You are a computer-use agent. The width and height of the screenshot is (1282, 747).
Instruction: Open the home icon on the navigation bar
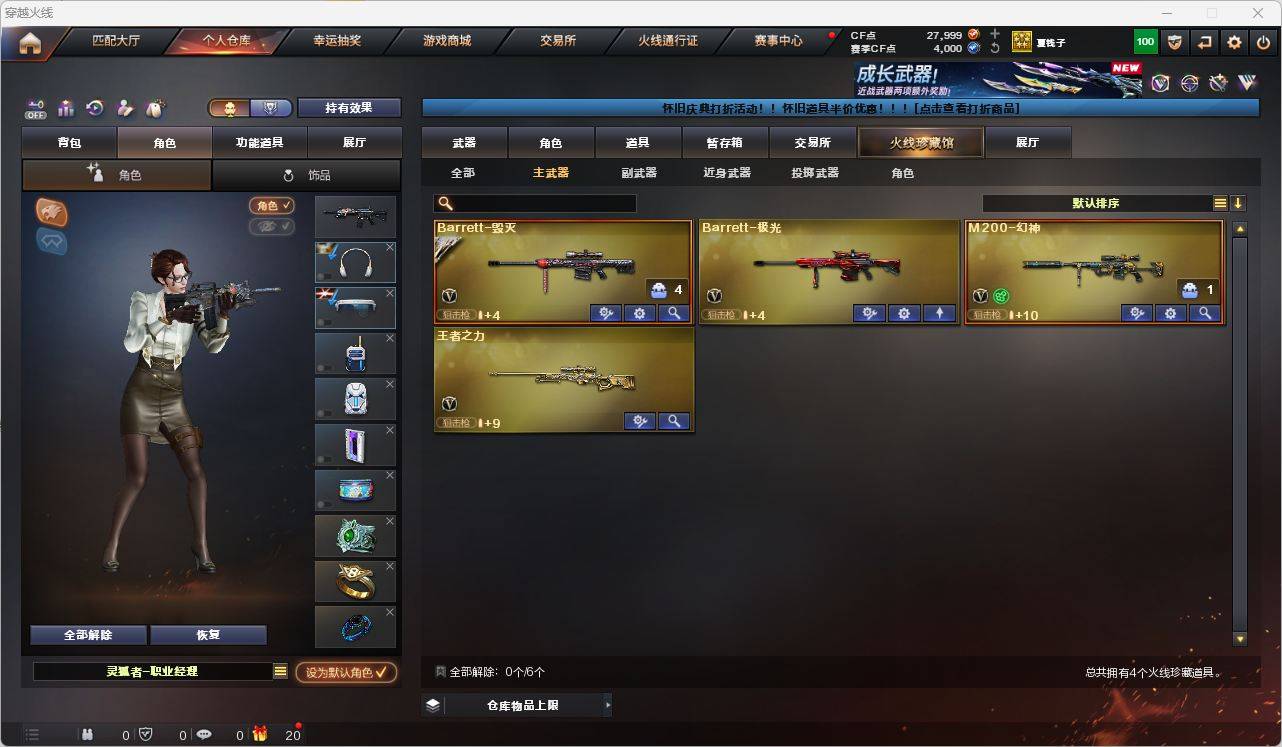coord(29,41)
